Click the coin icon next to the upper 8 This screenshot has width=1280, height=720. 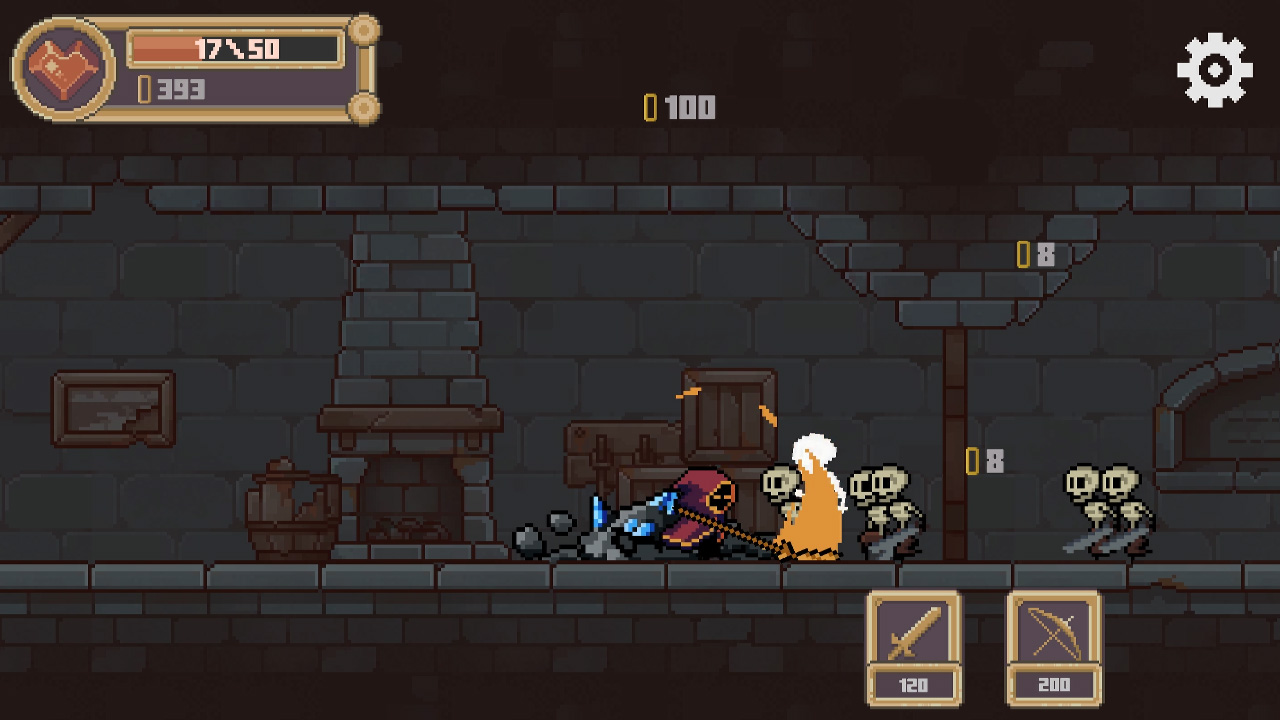pos(1021,255)
